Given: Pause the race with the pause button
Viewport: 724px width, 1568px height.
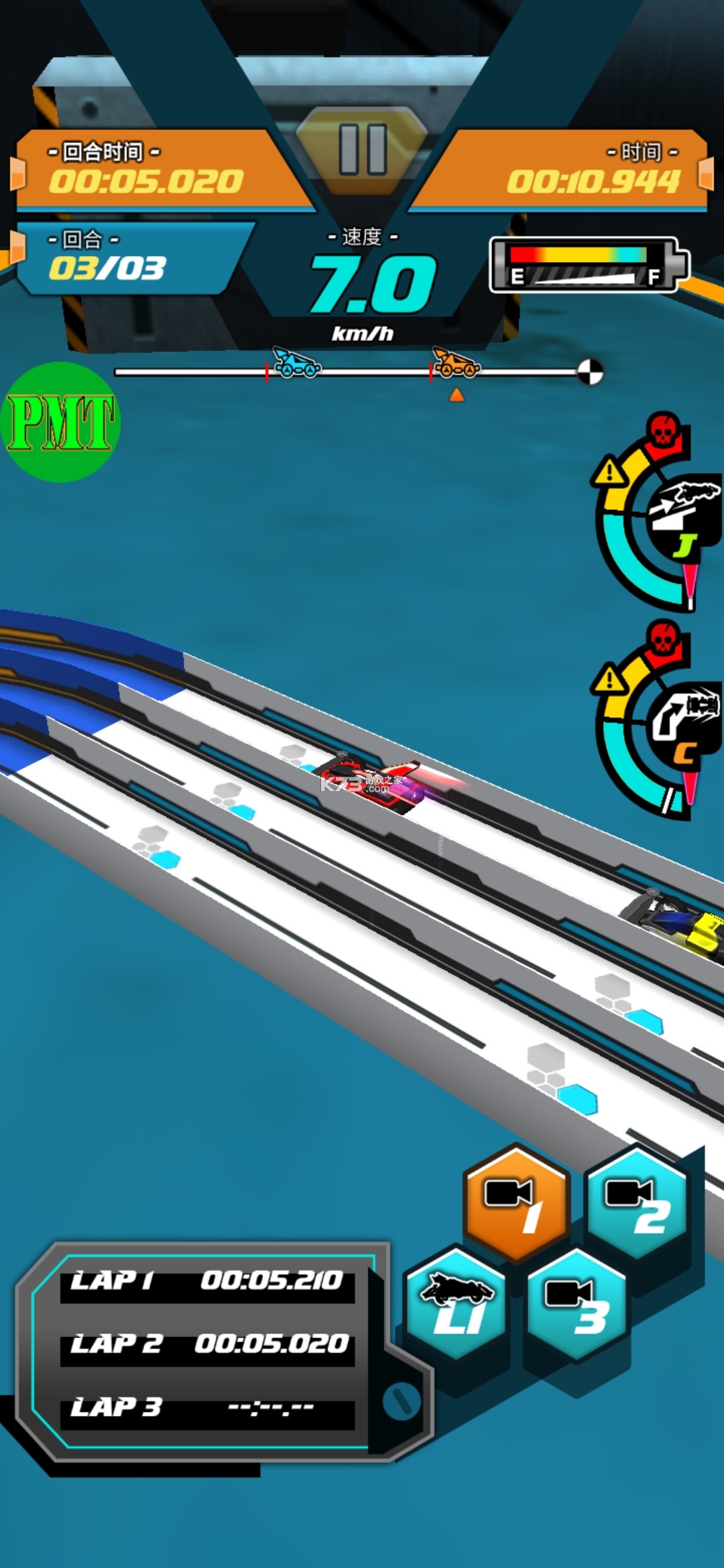Looking at the screenshot, I should [363, 149].
